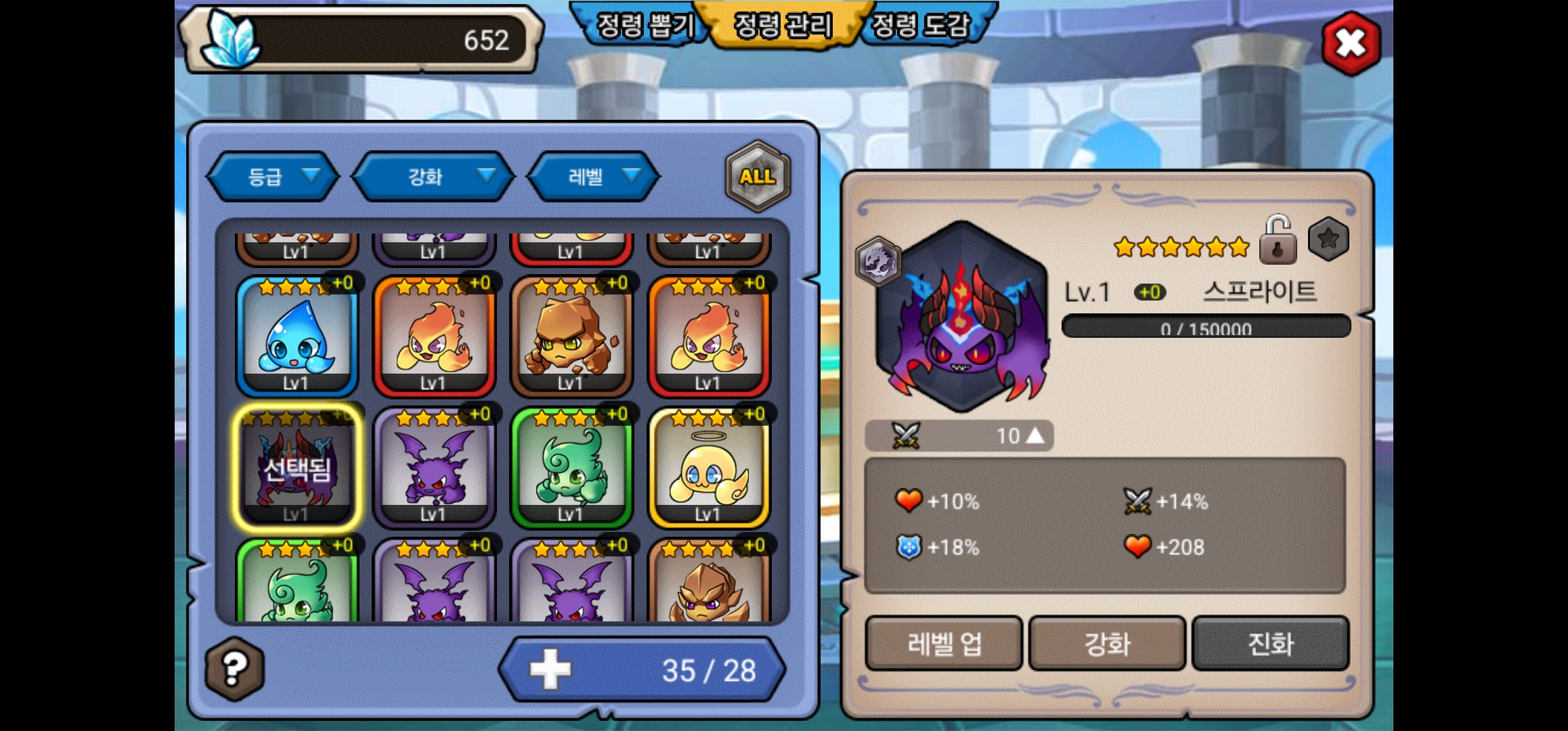Switch to the 정령 뽑기 tab

tap(645, 26)
